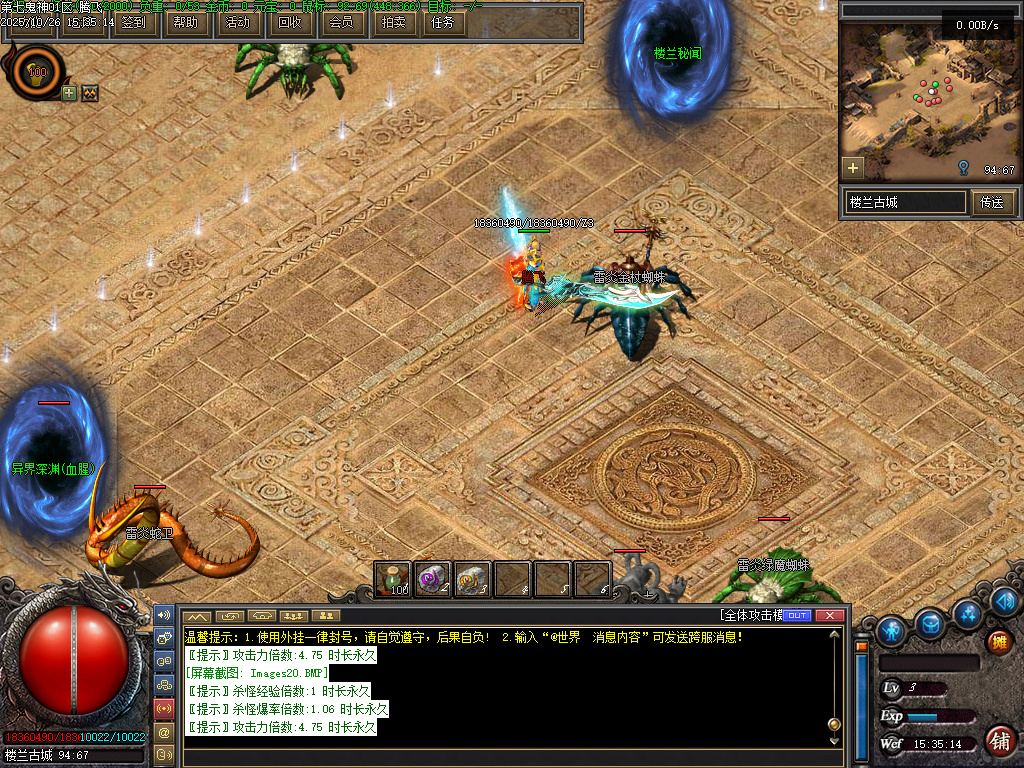Click the chat message input bar
1024x768 pixels.
510,756
